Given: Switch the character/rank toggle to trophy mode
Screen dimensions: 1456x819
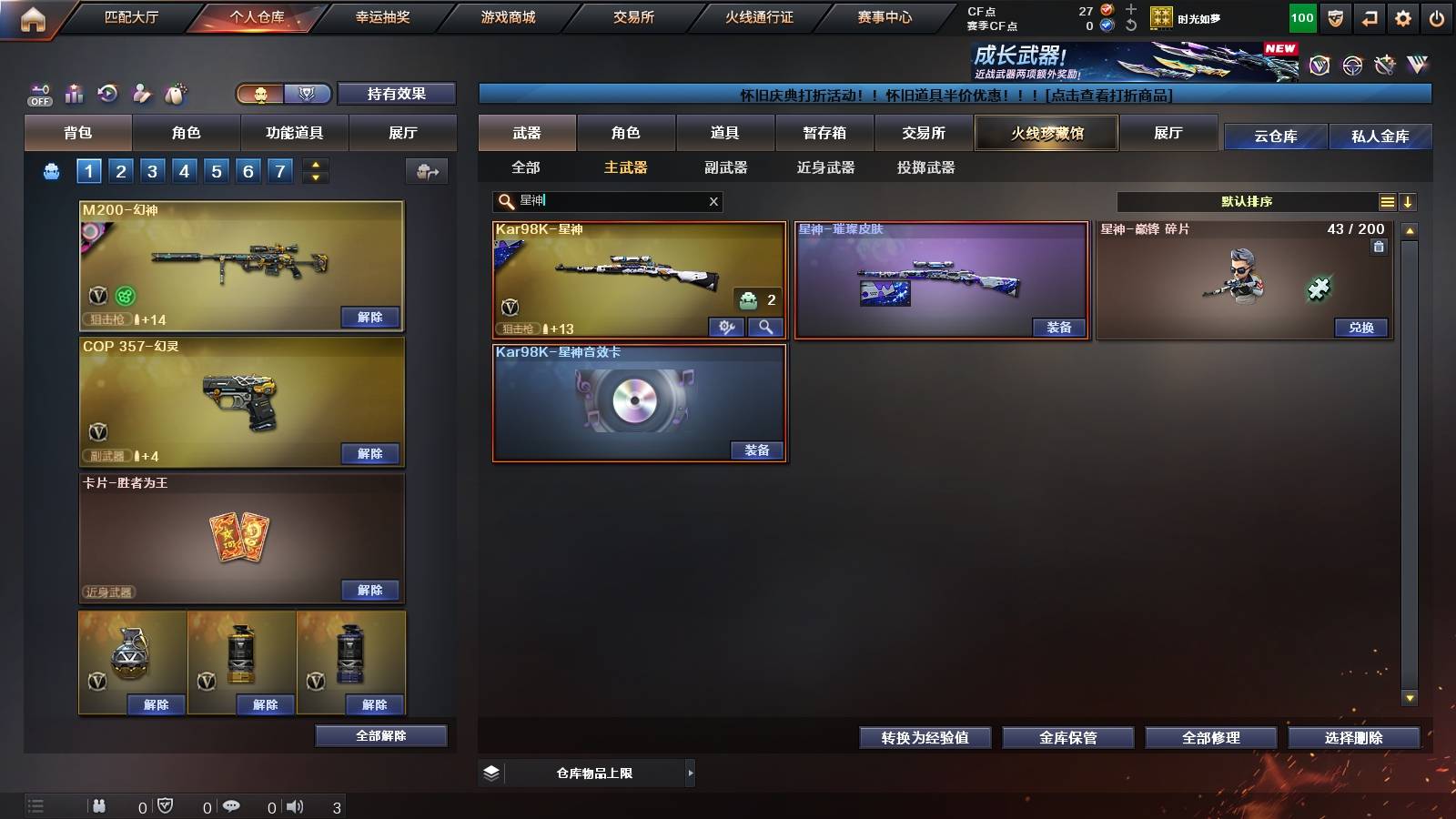Looking at the screenshot, I should point(308,94).
